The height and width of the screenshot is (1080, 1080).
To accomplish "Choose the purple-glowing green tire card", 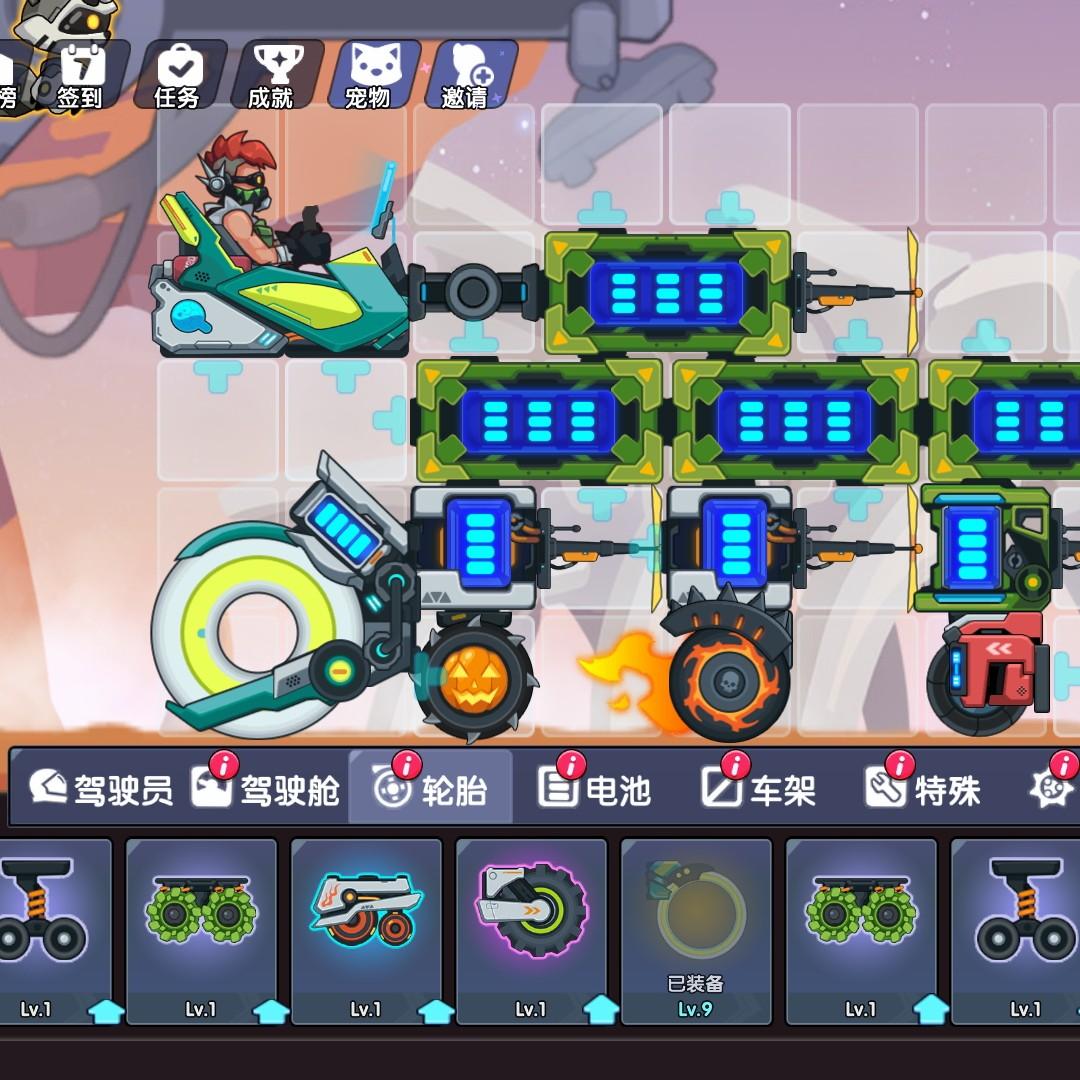I will pos(531,930).
